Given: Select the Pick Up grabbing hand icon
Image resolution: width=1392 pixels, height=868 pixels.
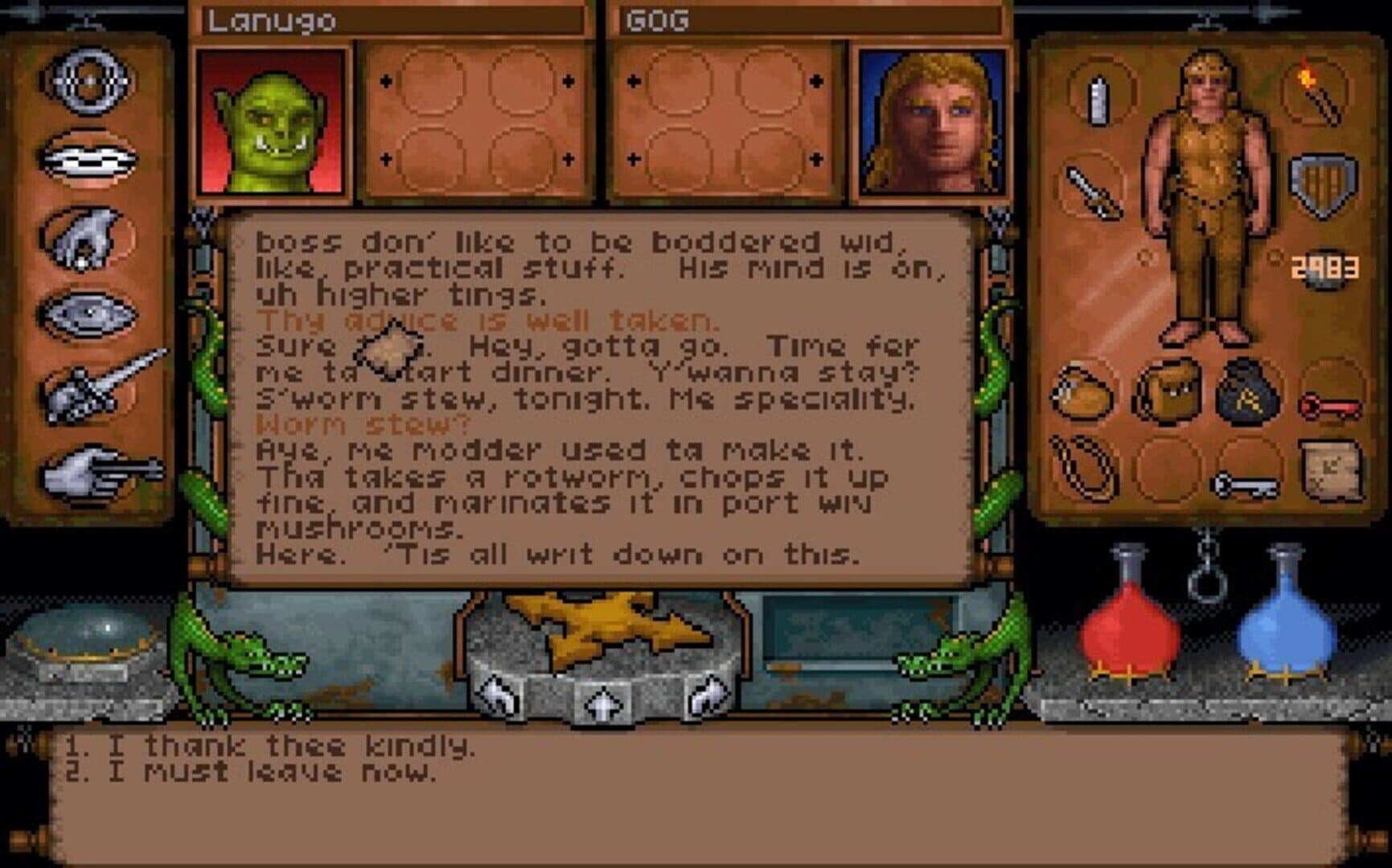Looking at the screenshot, I should click(87, 236).
